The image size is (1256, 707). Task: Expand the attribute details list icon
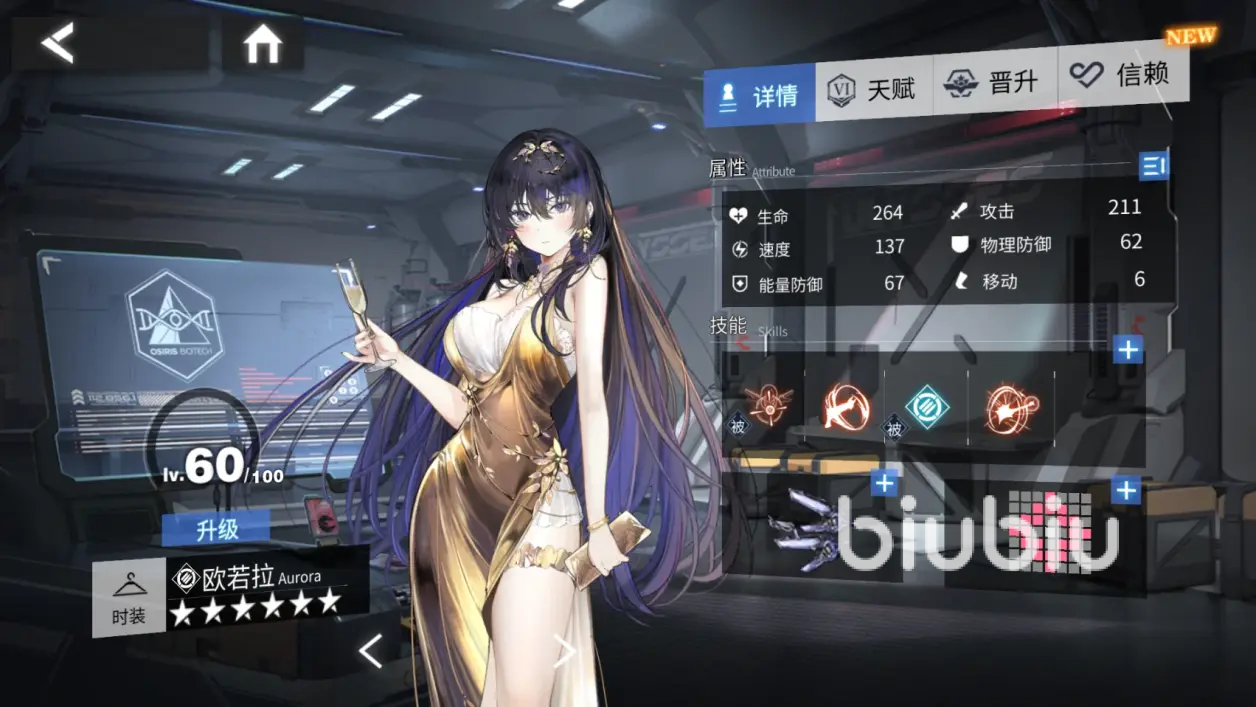click(x=1154, y=166)
